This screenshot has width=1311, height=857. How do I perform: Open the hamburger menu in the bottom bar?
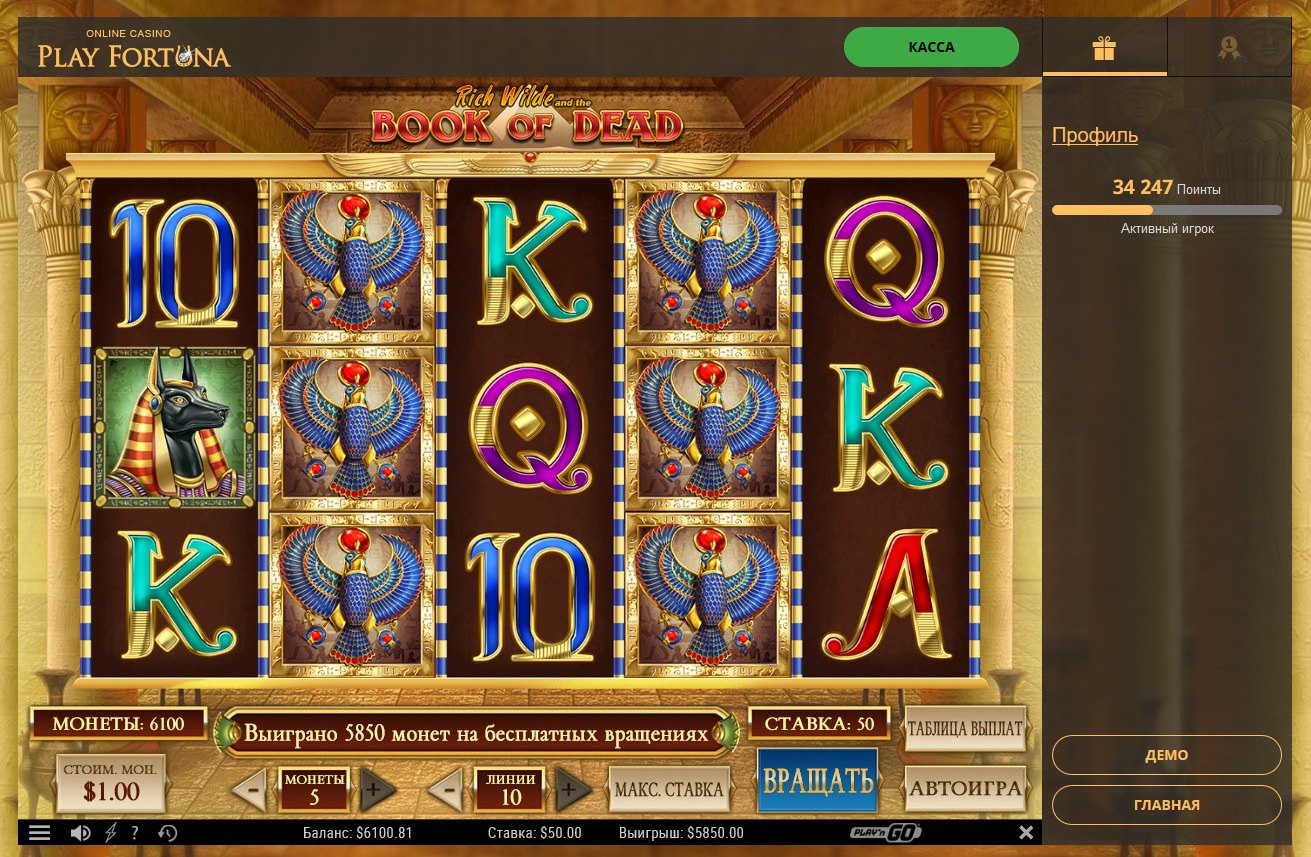tap(39, 832)
